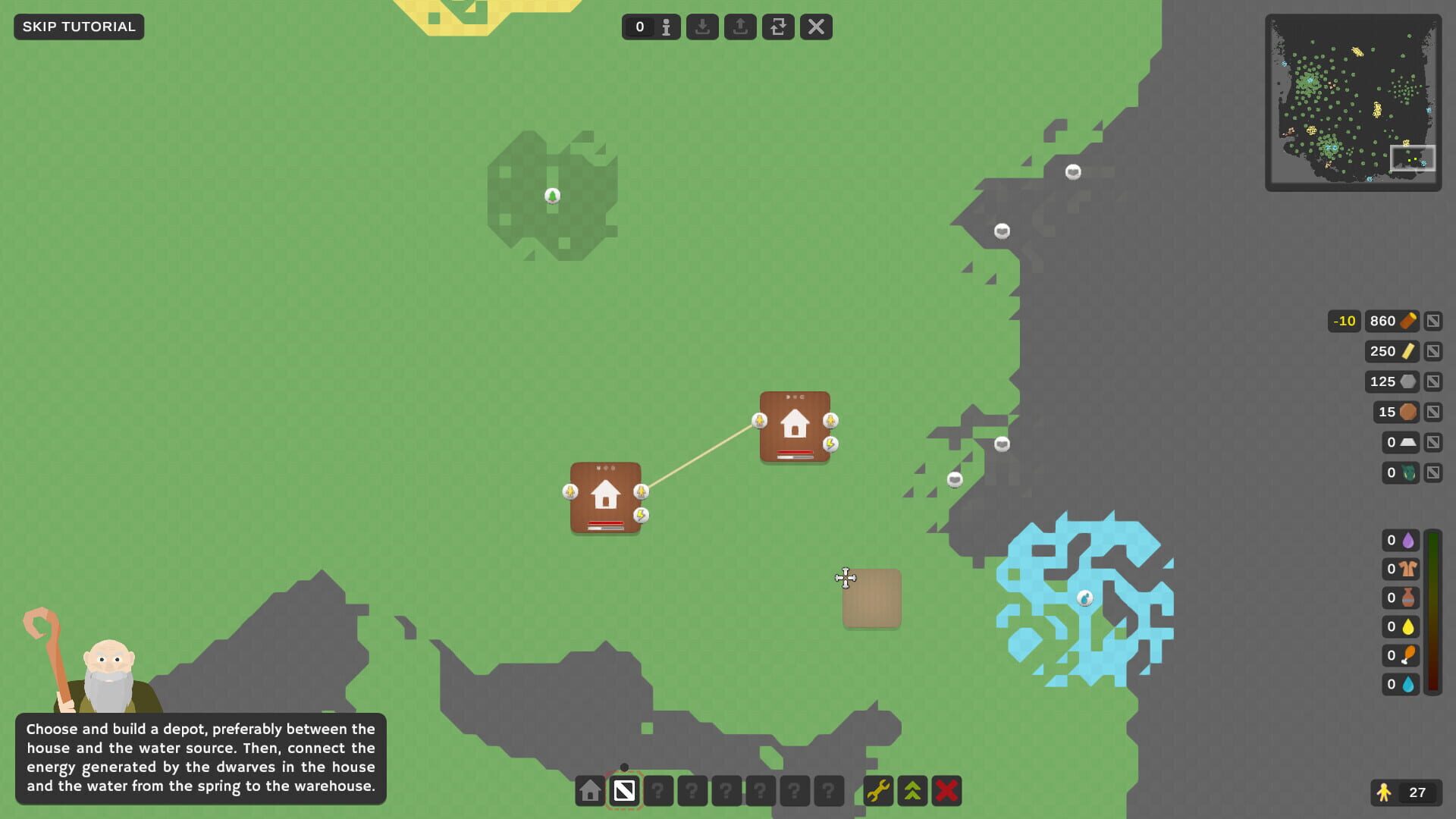Select the minimap viewport rectangle
1456x819 pixels.
click(1413, 158)
